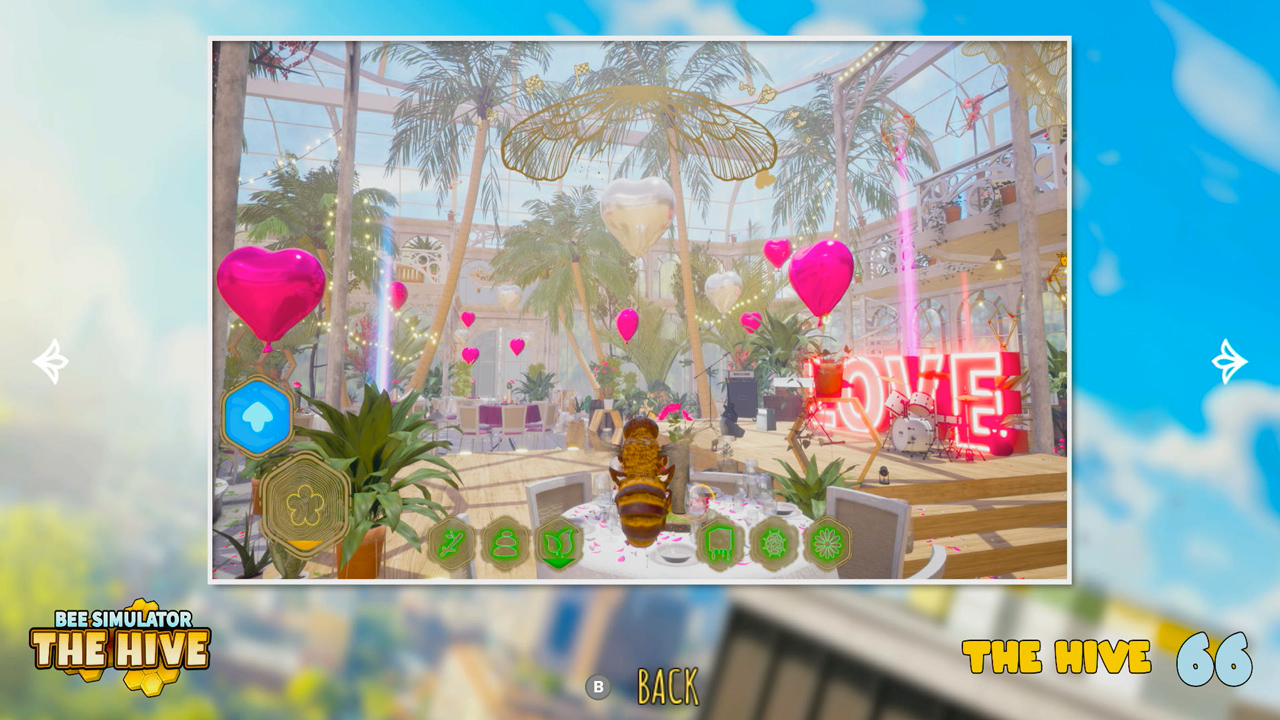Switch view using the right navigation arrow
The width and height of the screenshot is (1280, 720).
[1228, 360]
